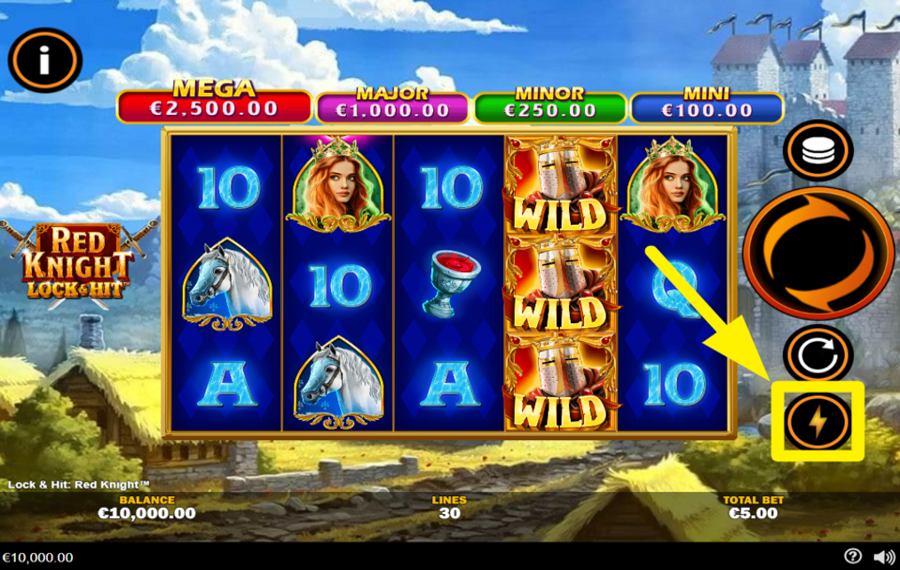Viewport: 900px width, 570px height.
Task: Open the game info panel
Action: click(x=44, y=60)
